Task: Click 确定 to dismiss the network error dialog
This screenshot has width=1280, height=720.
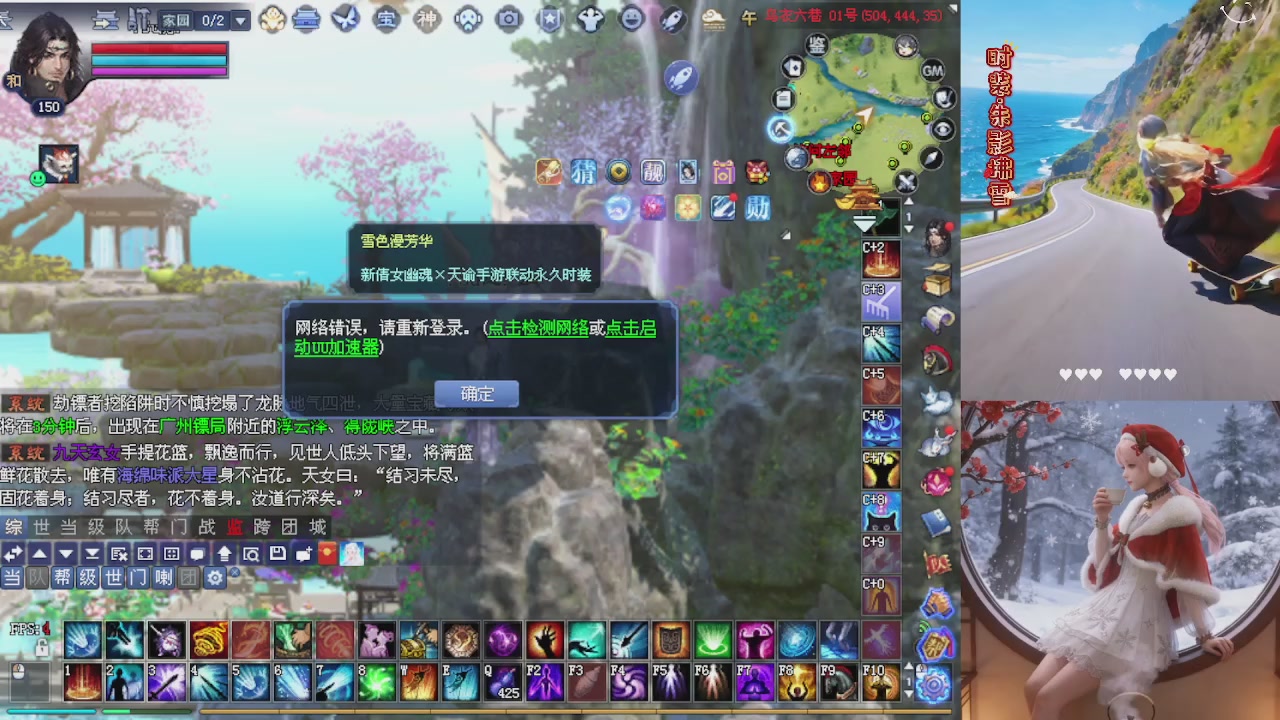Action: 476,394
